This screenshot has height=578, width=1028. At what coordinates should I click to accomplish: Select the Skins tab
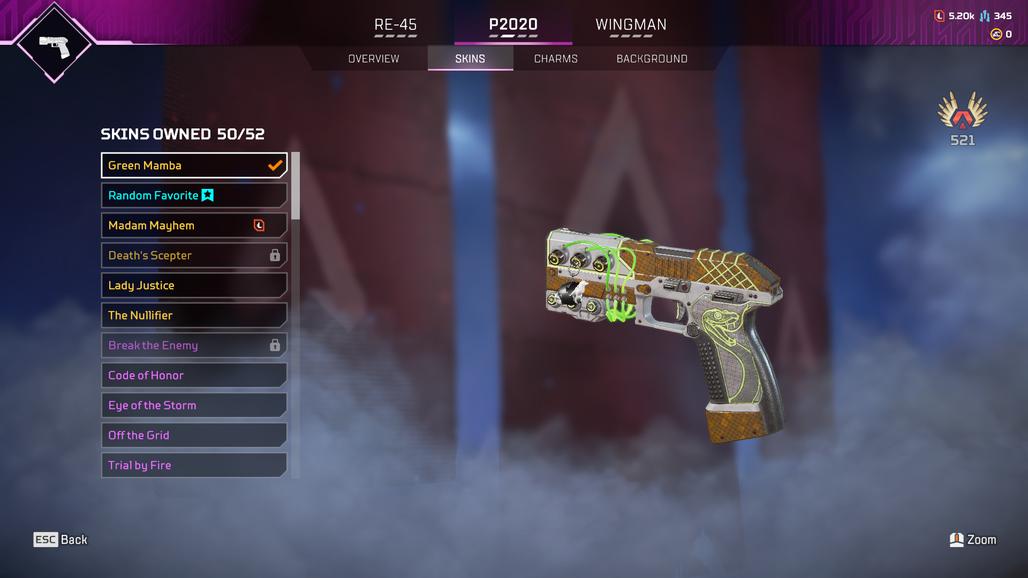[x=470, y=59]
